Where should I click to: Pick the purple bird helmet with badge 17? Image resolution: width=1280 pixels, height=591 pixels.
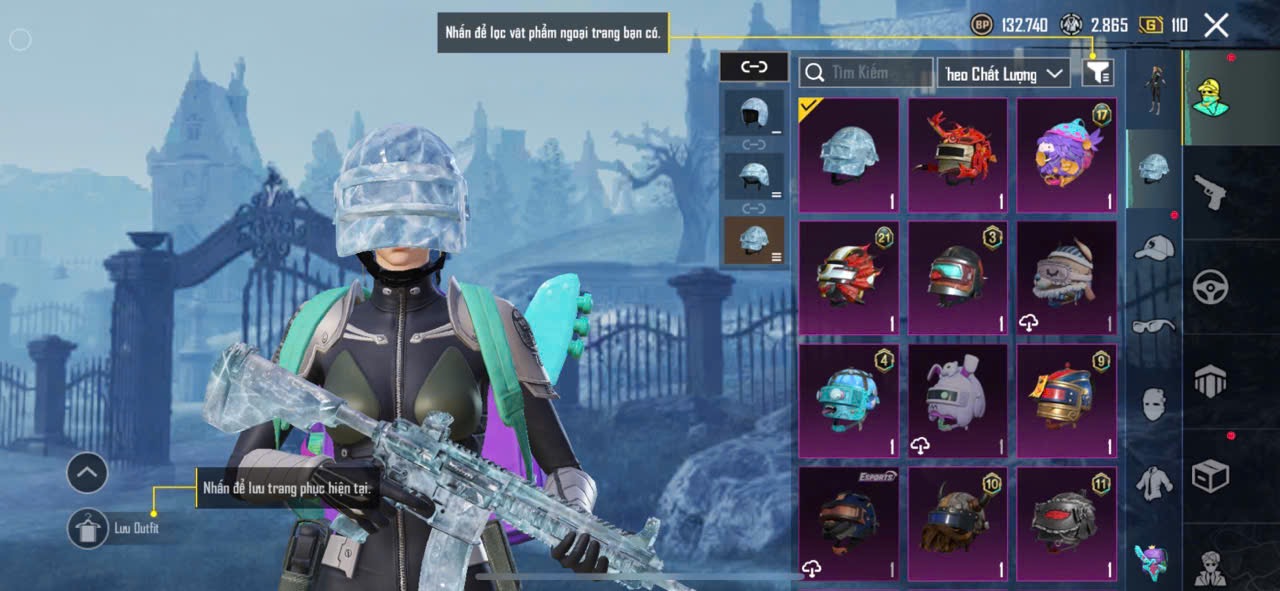point(1066,155)
